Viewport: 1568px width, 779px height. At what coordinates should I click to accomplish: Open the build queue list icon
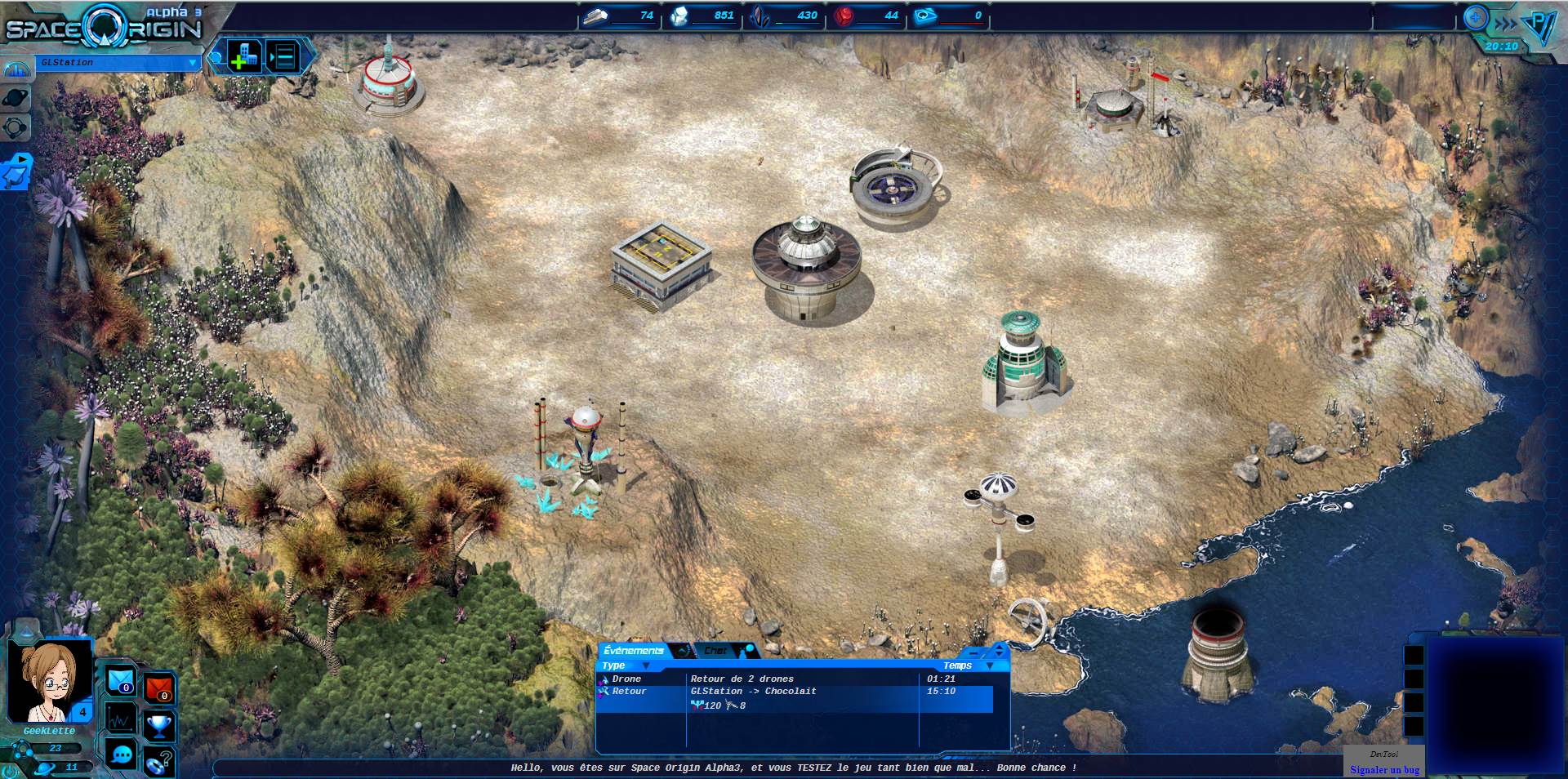click(283, 56)
